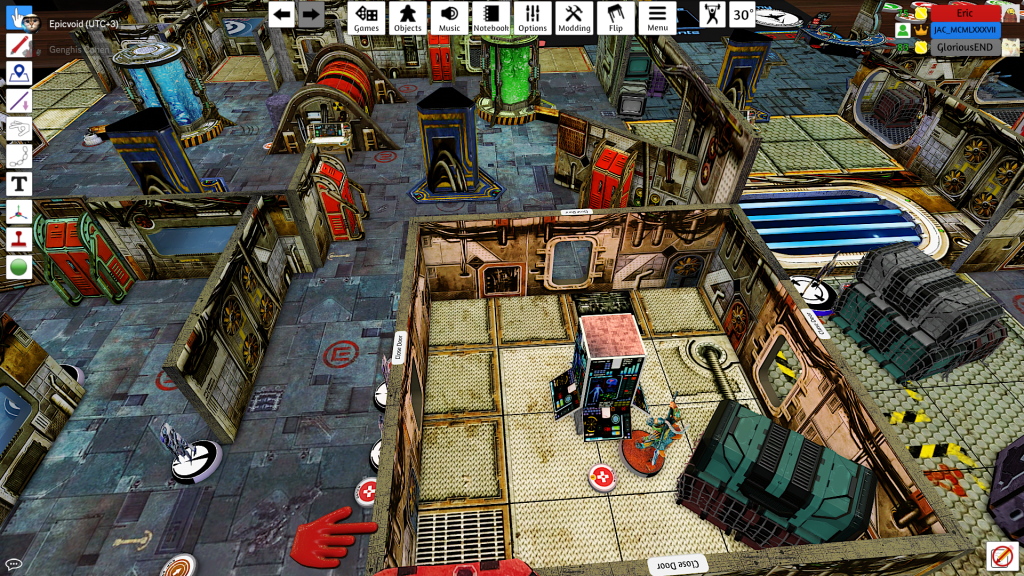The height and width of the screenshot is (576, 1024).
Task: Toggle the 30° rotation angle setting
Action: 742,15
